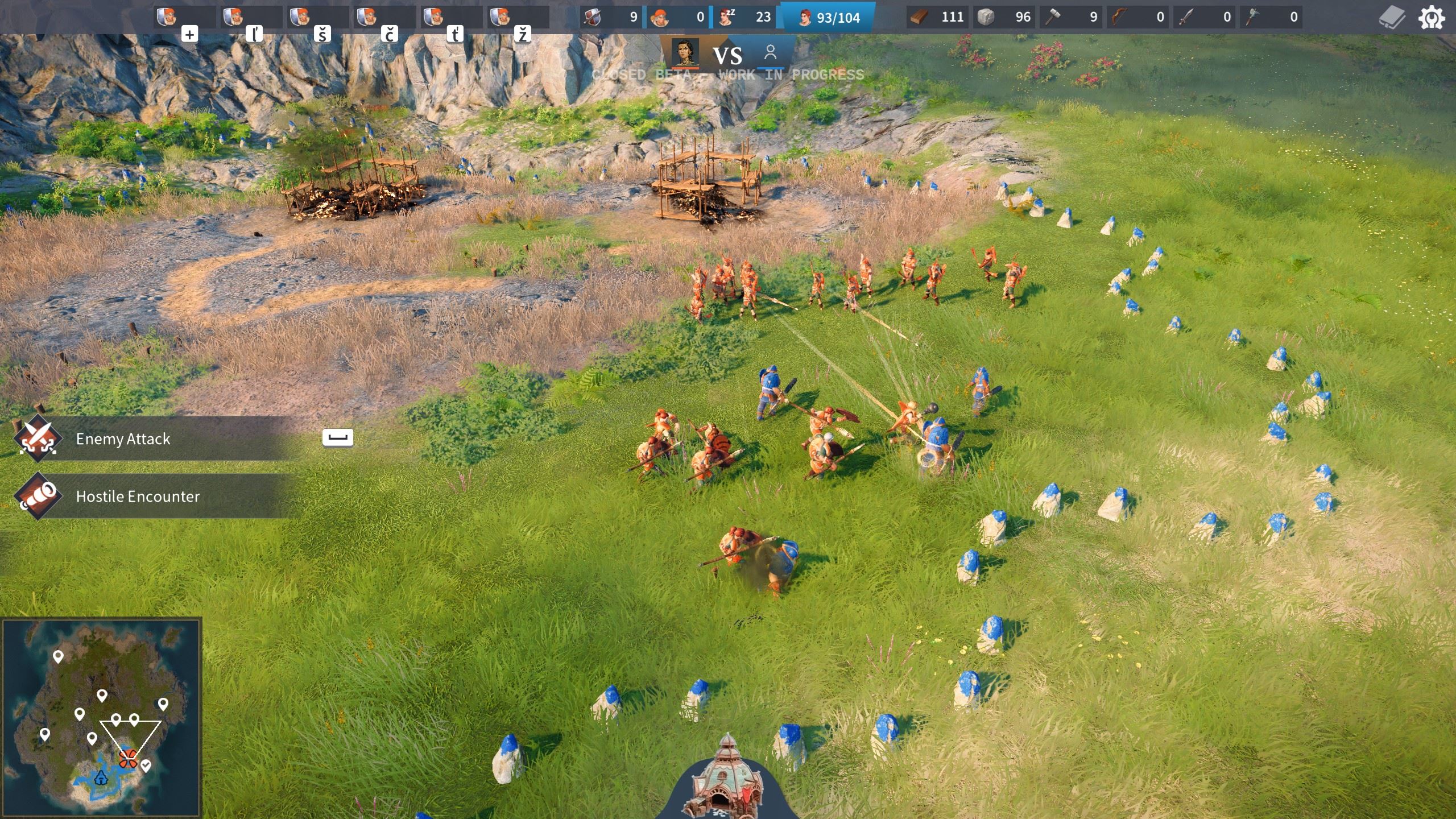Select the northwestern map pin on minimap
The image size is (1456, 819).
58,657
